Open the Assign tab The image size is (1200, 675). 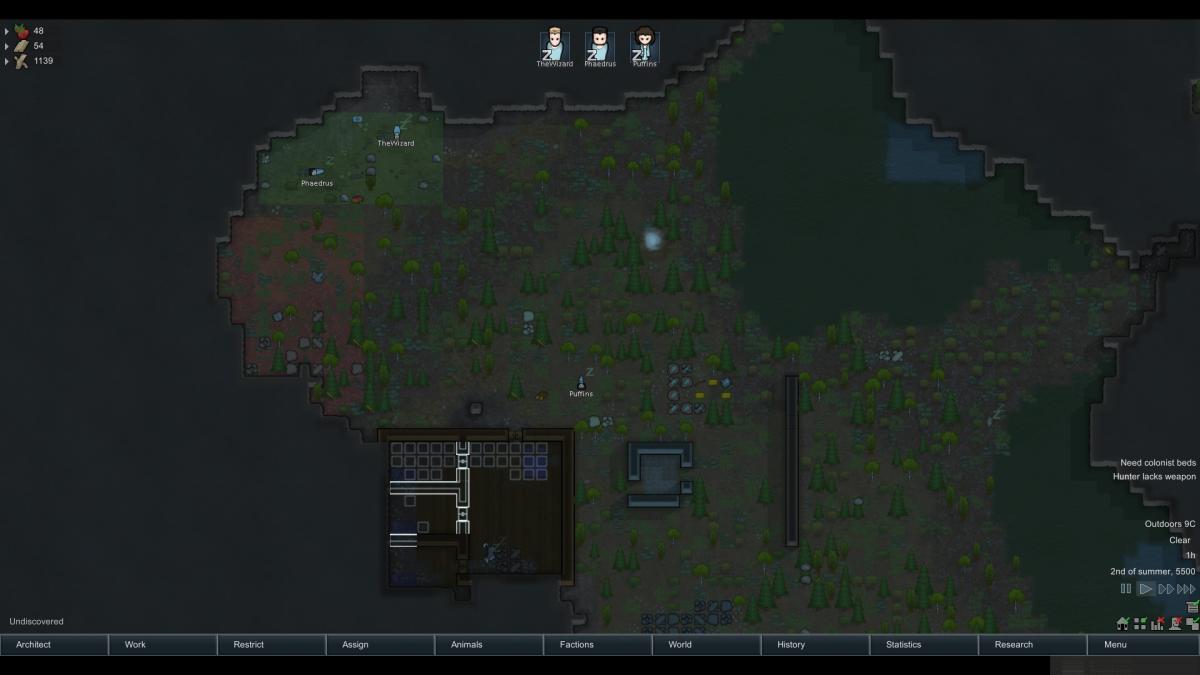point(380,645)
